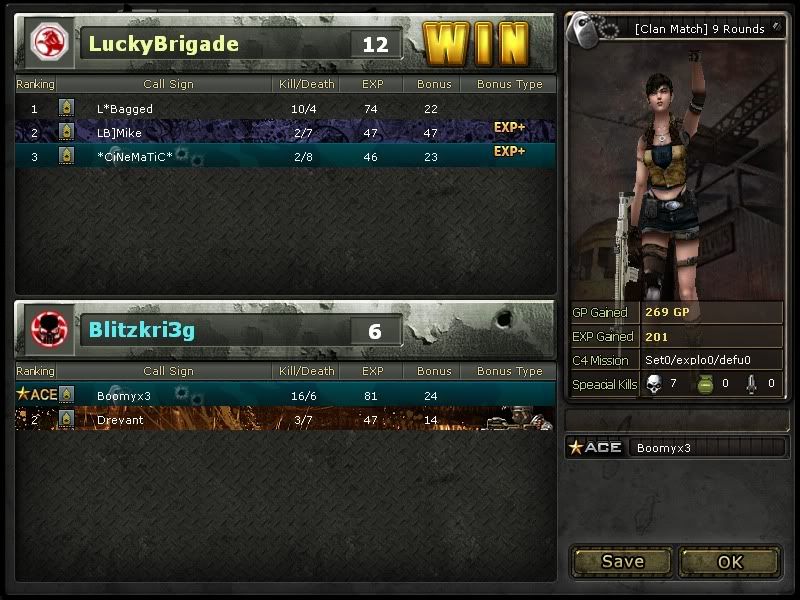Save the match result screenshot
800x600 pixels.
tap(622, 561)
